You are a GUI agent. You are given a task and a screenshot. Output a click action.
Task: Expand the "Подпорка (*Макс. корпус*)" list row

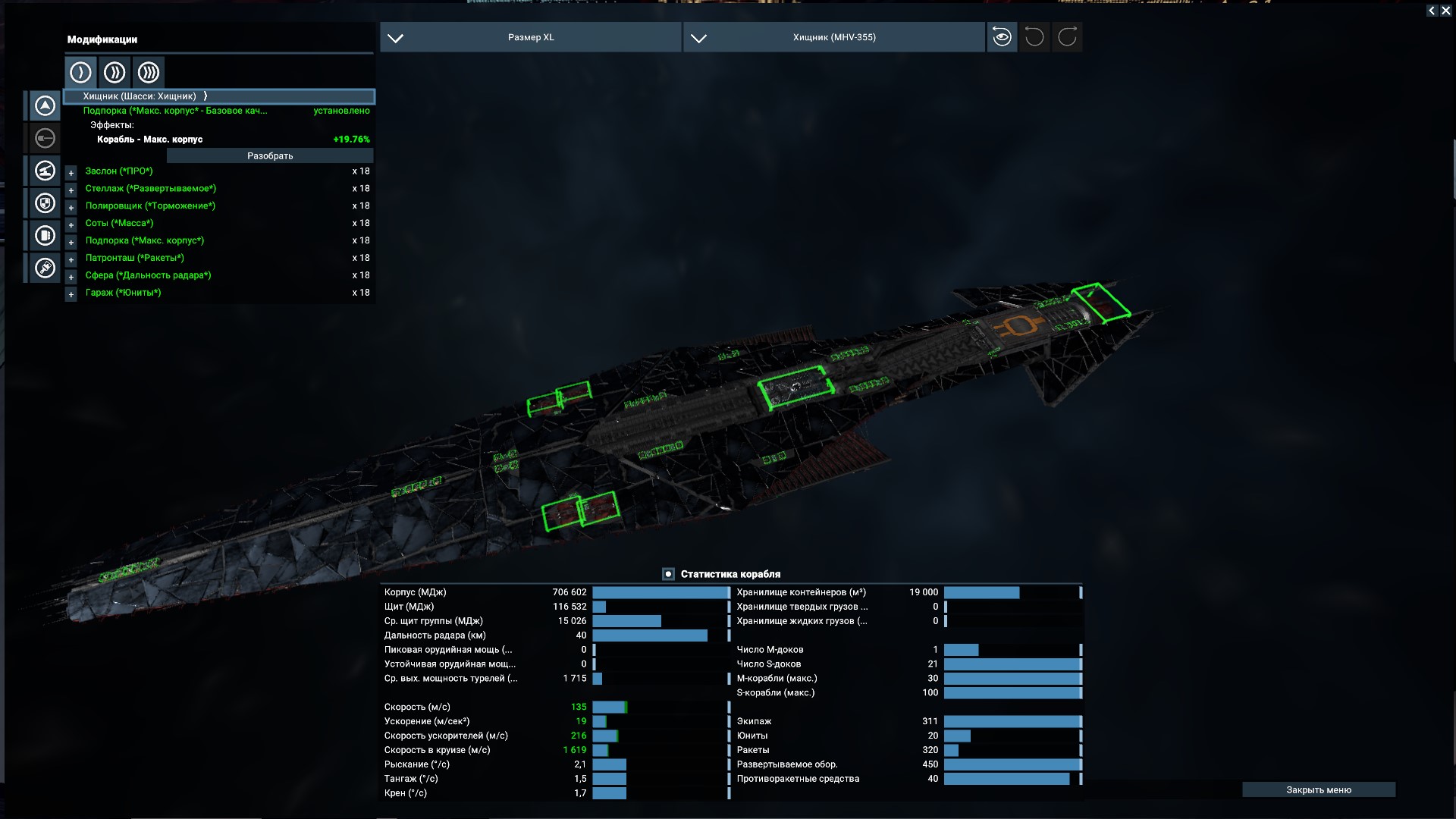pos(71,242)
